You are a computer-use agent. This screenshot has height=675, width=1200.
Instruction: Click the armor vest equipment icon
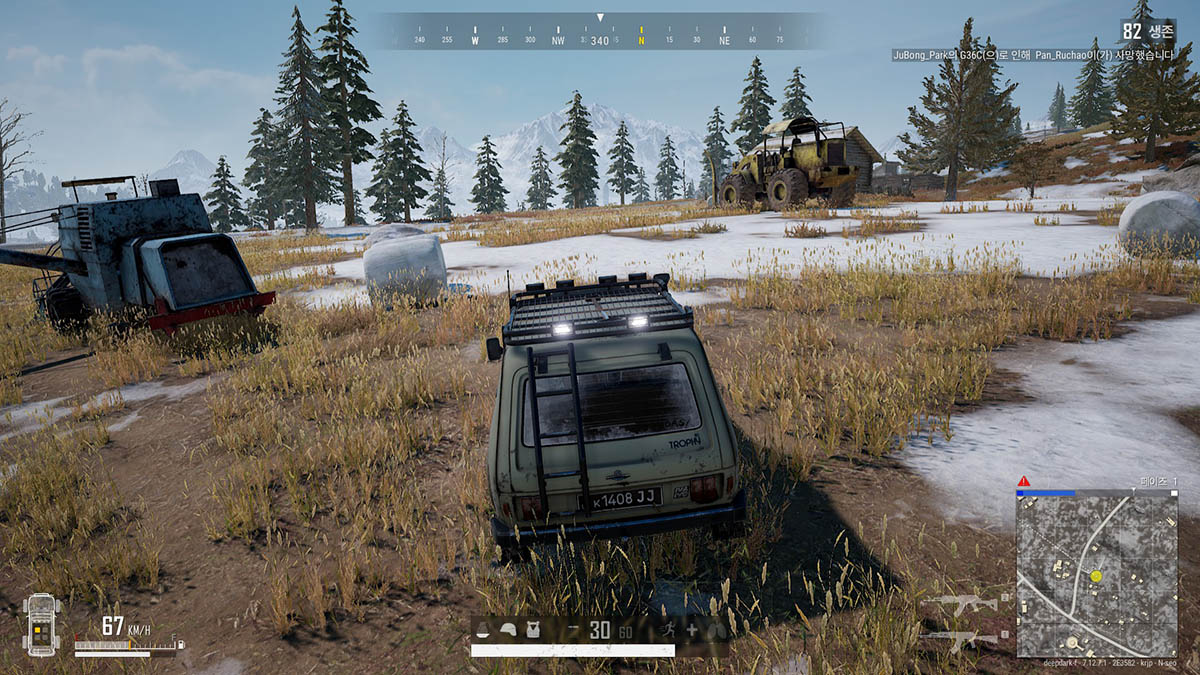click(x=532, y=630)
